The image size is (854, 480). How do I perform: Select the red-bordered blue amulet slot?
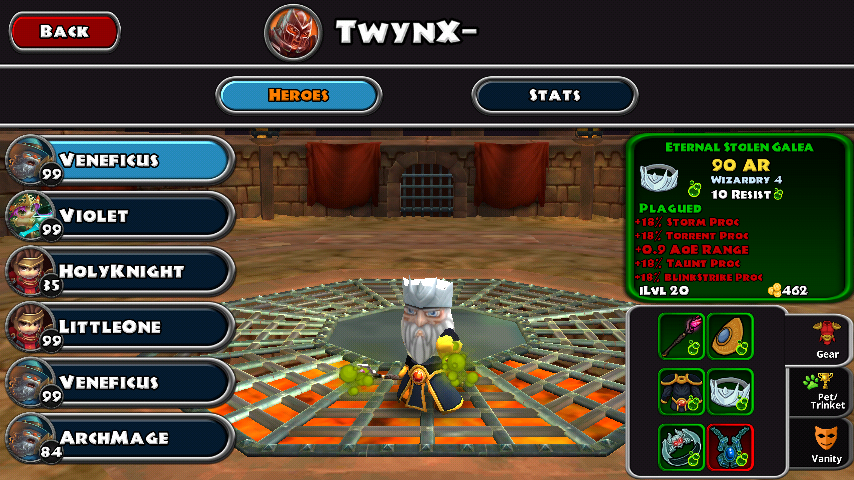(730, 446)
